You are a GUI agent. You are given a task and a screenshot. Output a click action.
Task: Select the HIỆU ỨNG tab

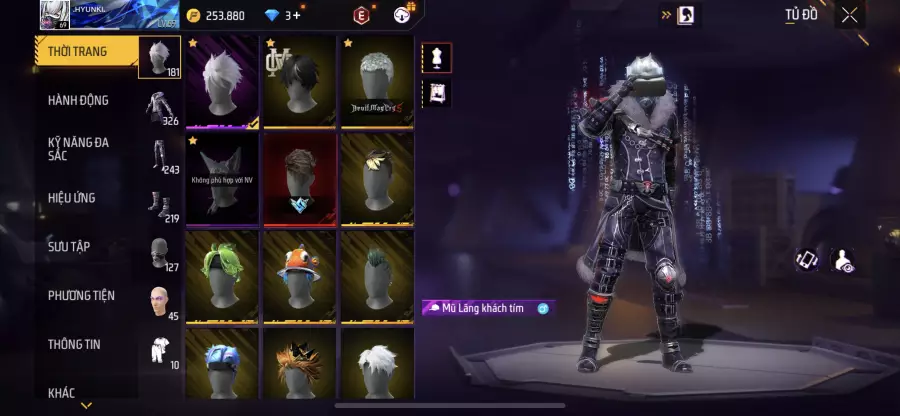(x=72, y=198)
